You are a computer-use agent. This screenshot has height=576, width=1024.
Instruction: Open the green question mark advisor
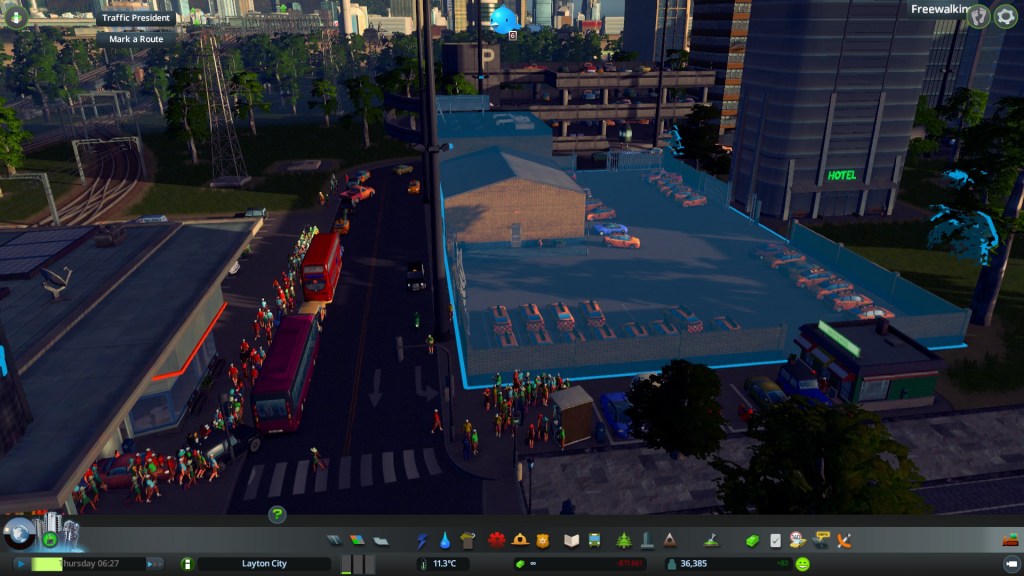pos(277,515)
